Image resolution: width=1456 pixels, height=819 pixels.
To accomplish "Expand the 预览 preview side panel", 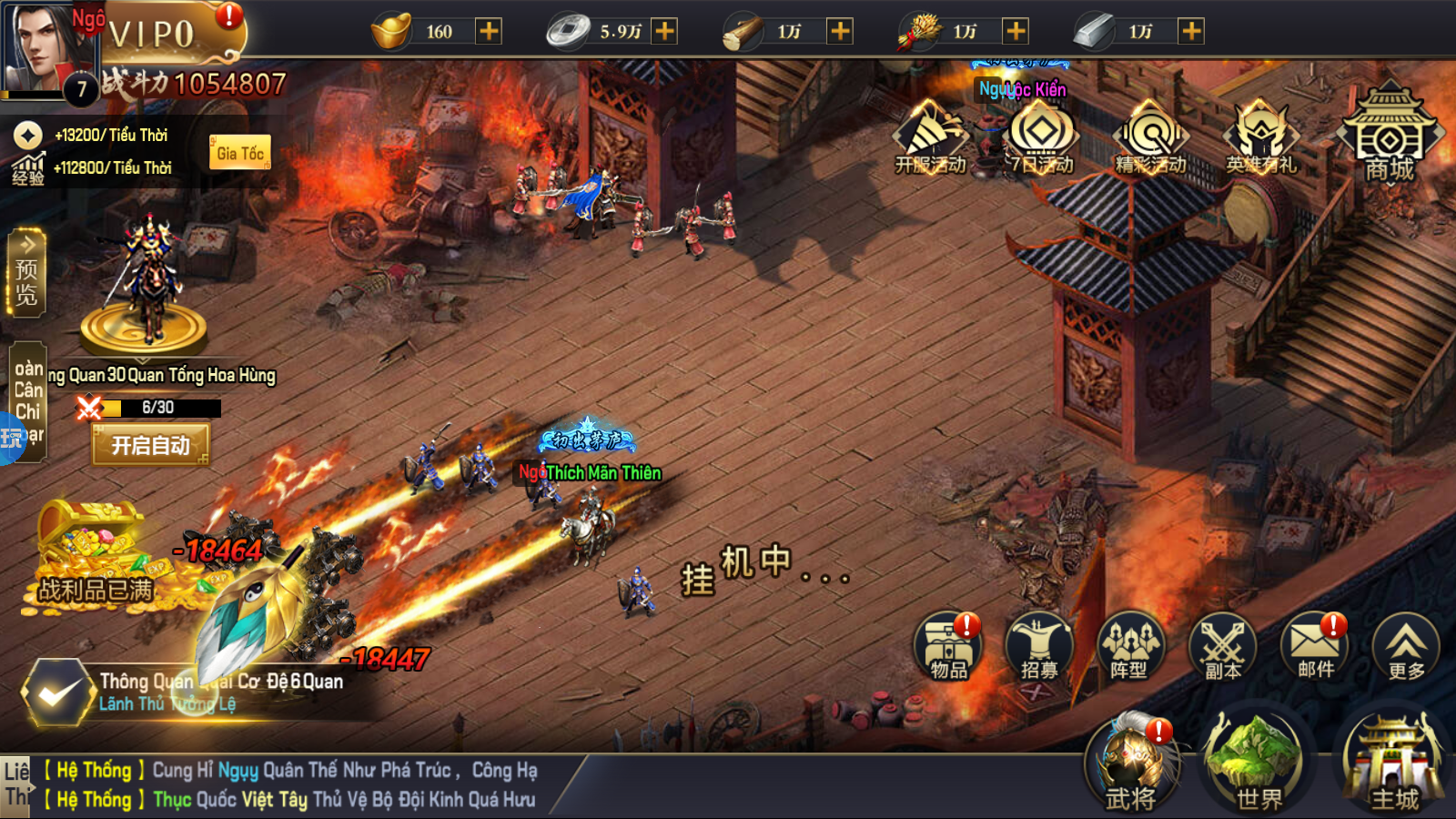I will tap(26, 273).
